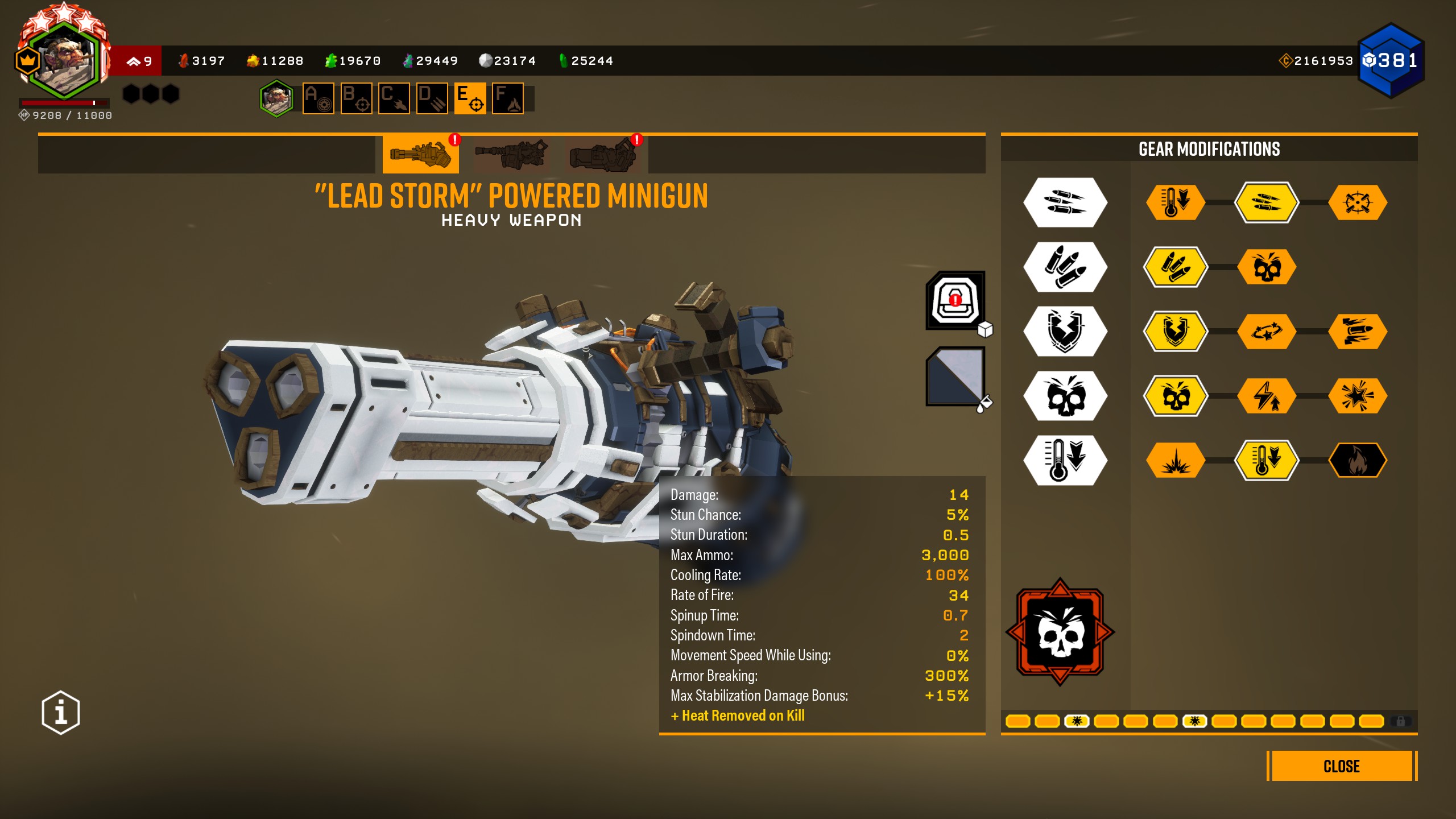Open the info panel with the 'i' icon
The height and width of the screenshot is (819, 1456).
click(x=61, y=712)
